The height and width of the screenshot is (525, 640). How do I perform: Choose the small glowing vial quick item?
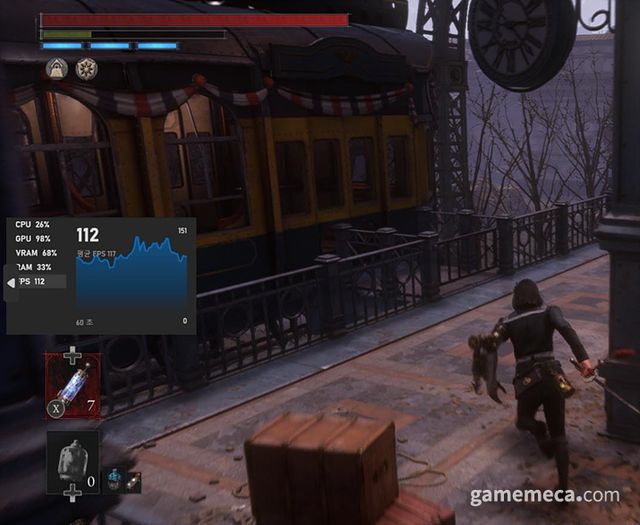[x=133, y=481]
